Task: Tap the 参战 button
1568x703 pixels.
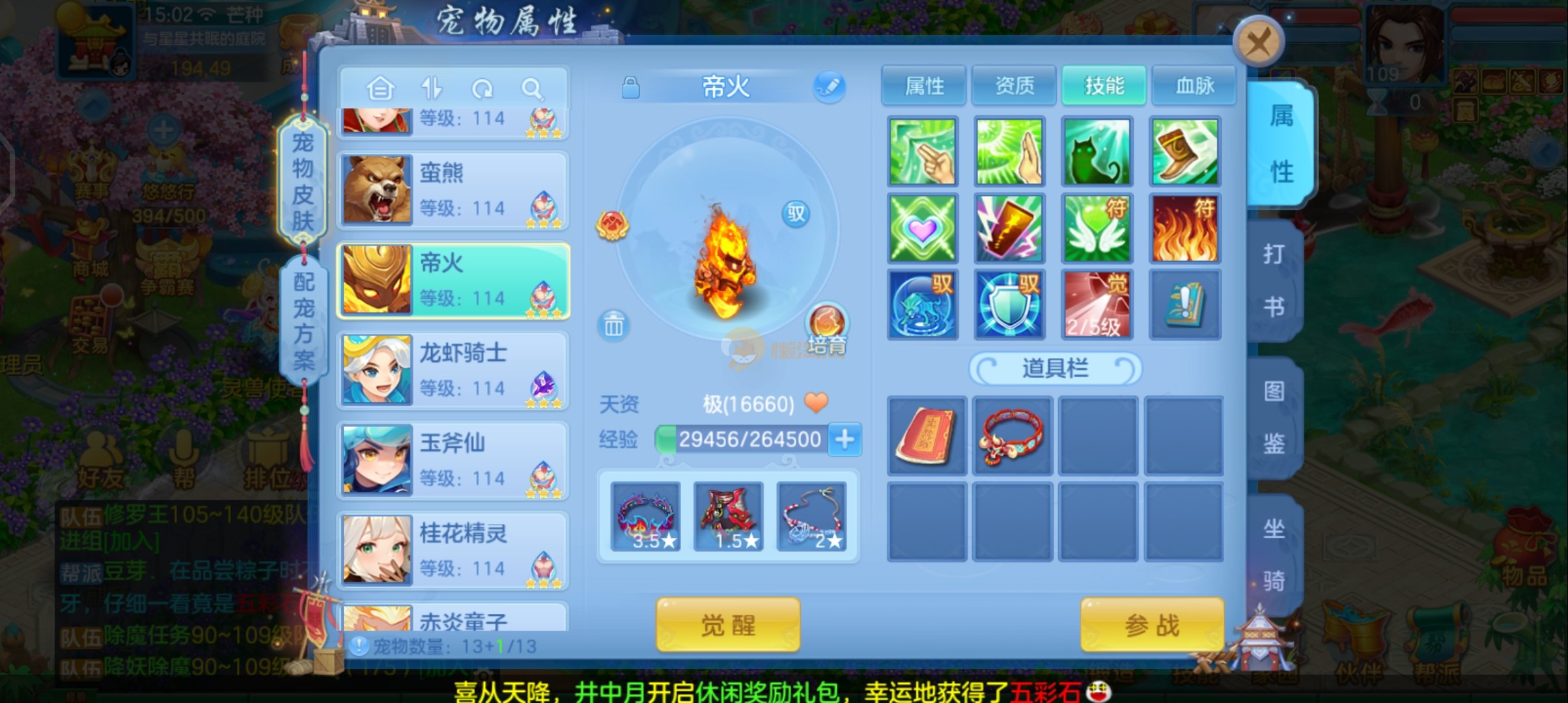Action: [x=1152, y=625]
